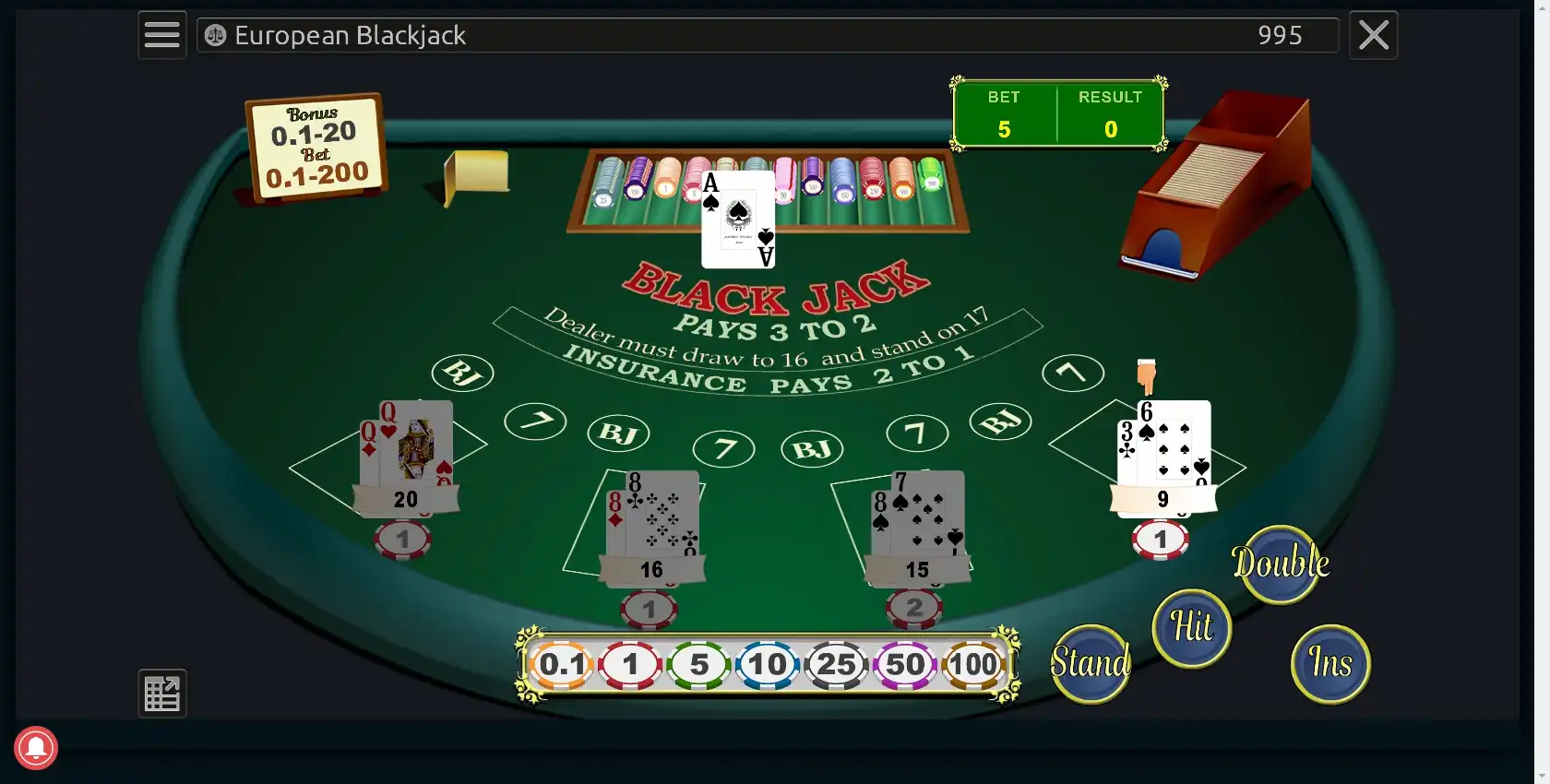Viewport: 1550px width, 784px height.
Task: View the Bonus and Bet limits sign
Action: (x=316, y=147)
